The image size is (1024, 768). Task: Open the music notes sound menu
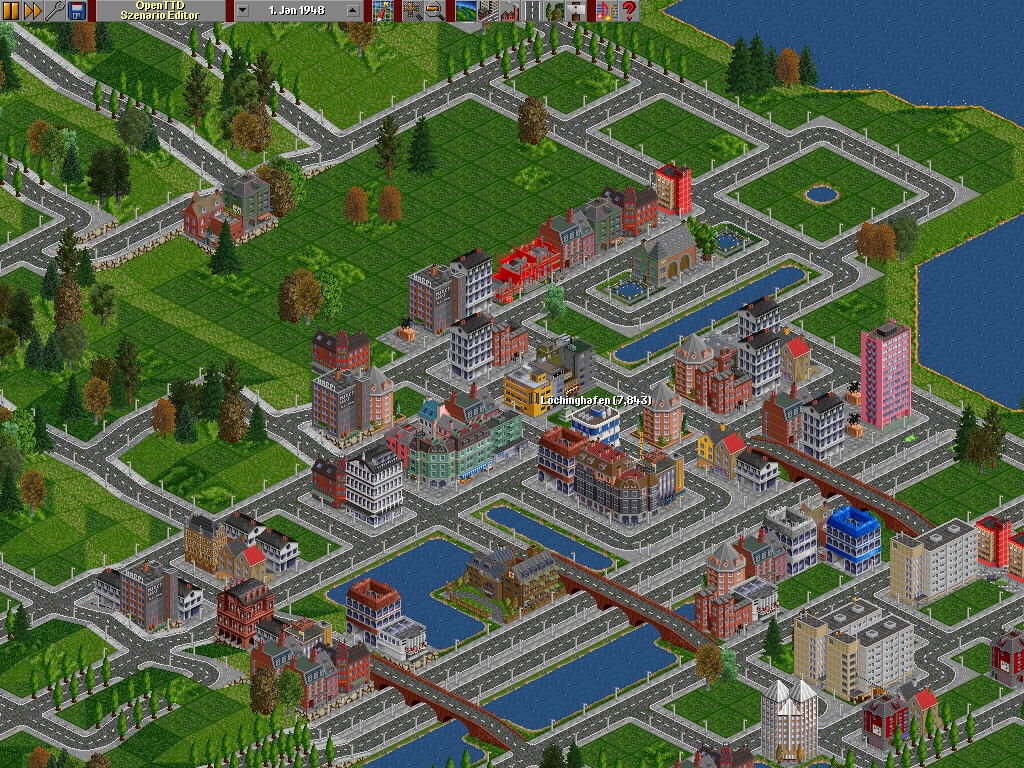pos(606,11)
